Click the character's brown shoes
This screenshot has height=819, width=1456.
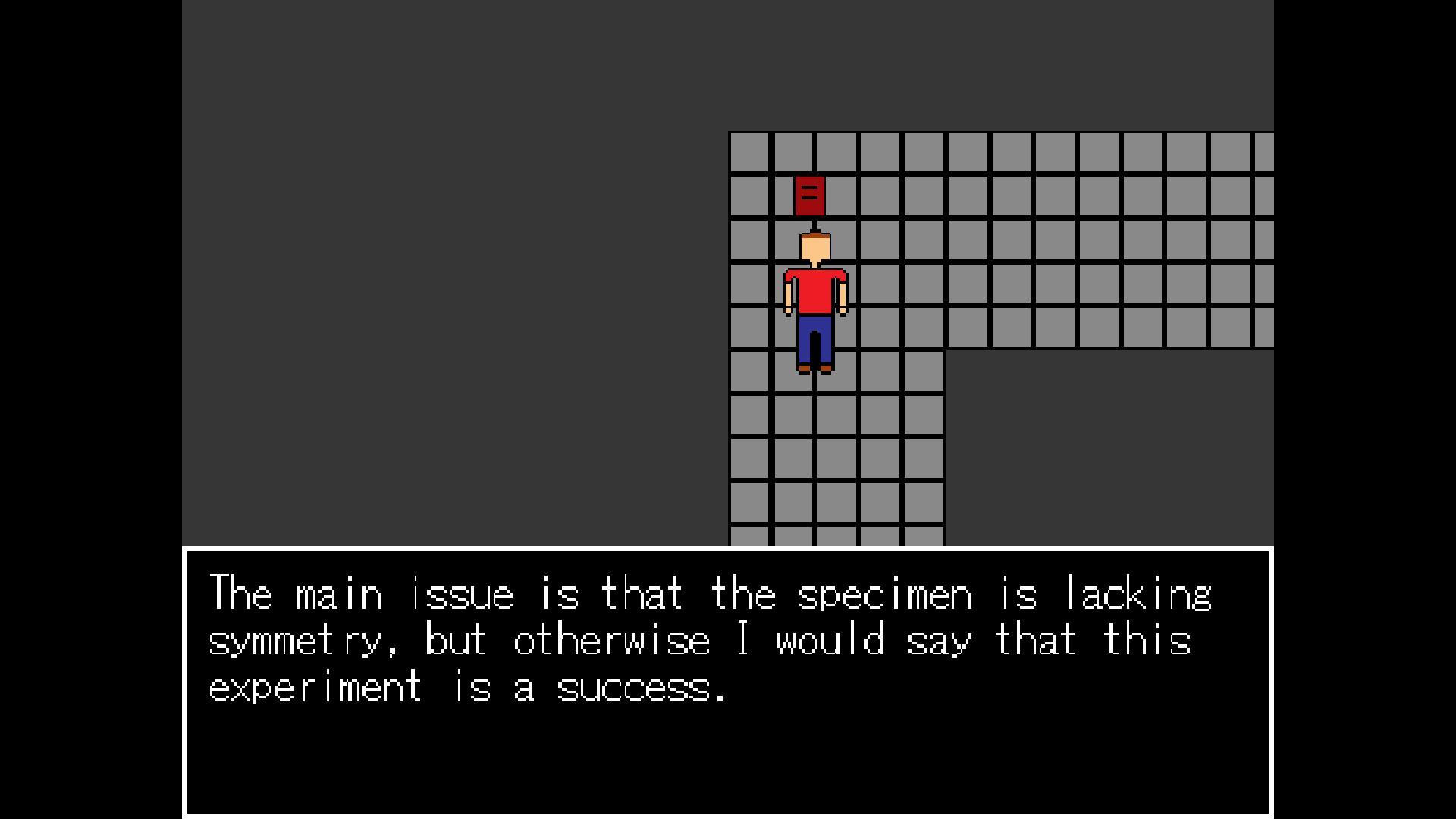point(805,368)
